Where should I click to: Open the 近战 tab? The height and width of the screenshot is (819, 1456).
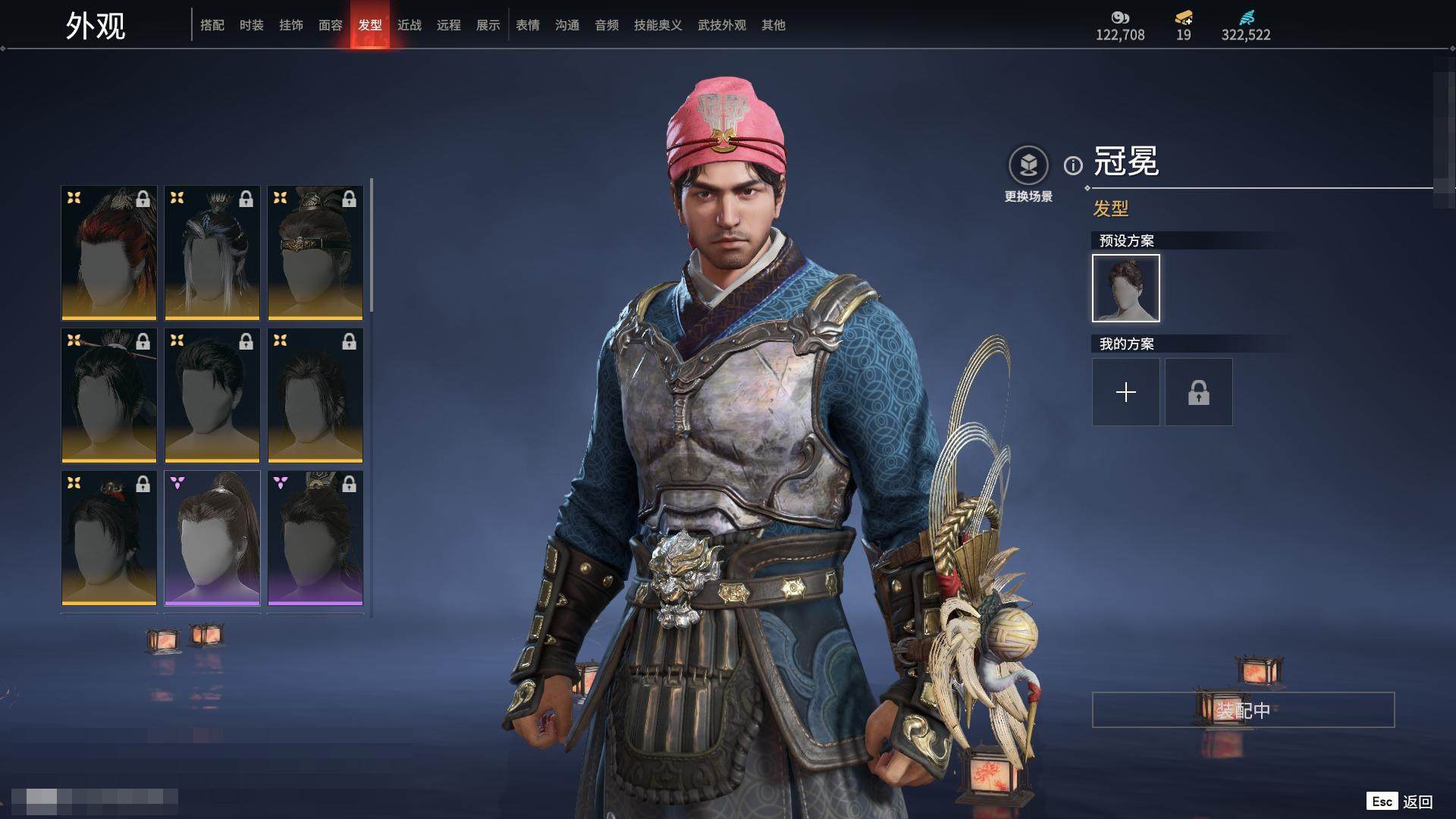click(409, 25)
